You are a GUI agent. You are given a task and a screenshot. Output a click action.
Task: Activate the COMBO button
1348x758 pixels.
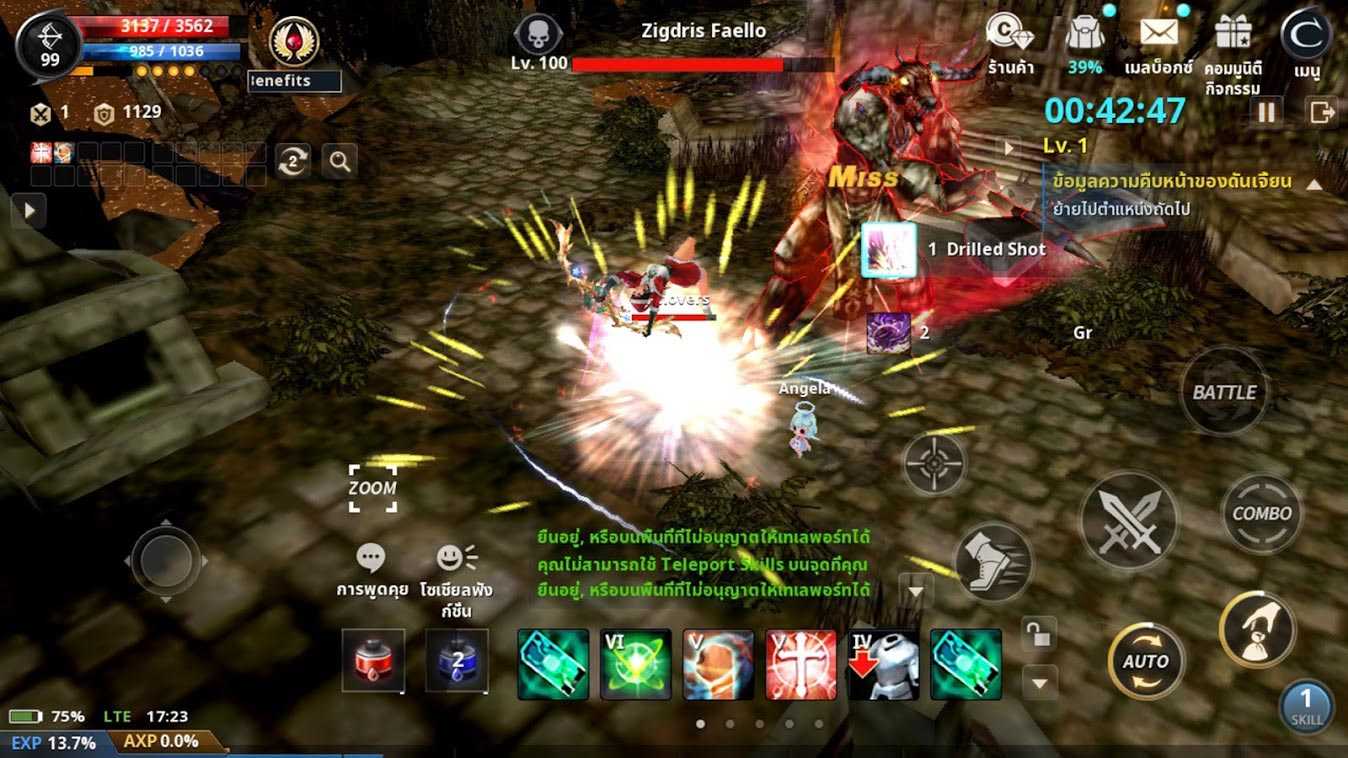(1262, 513)
